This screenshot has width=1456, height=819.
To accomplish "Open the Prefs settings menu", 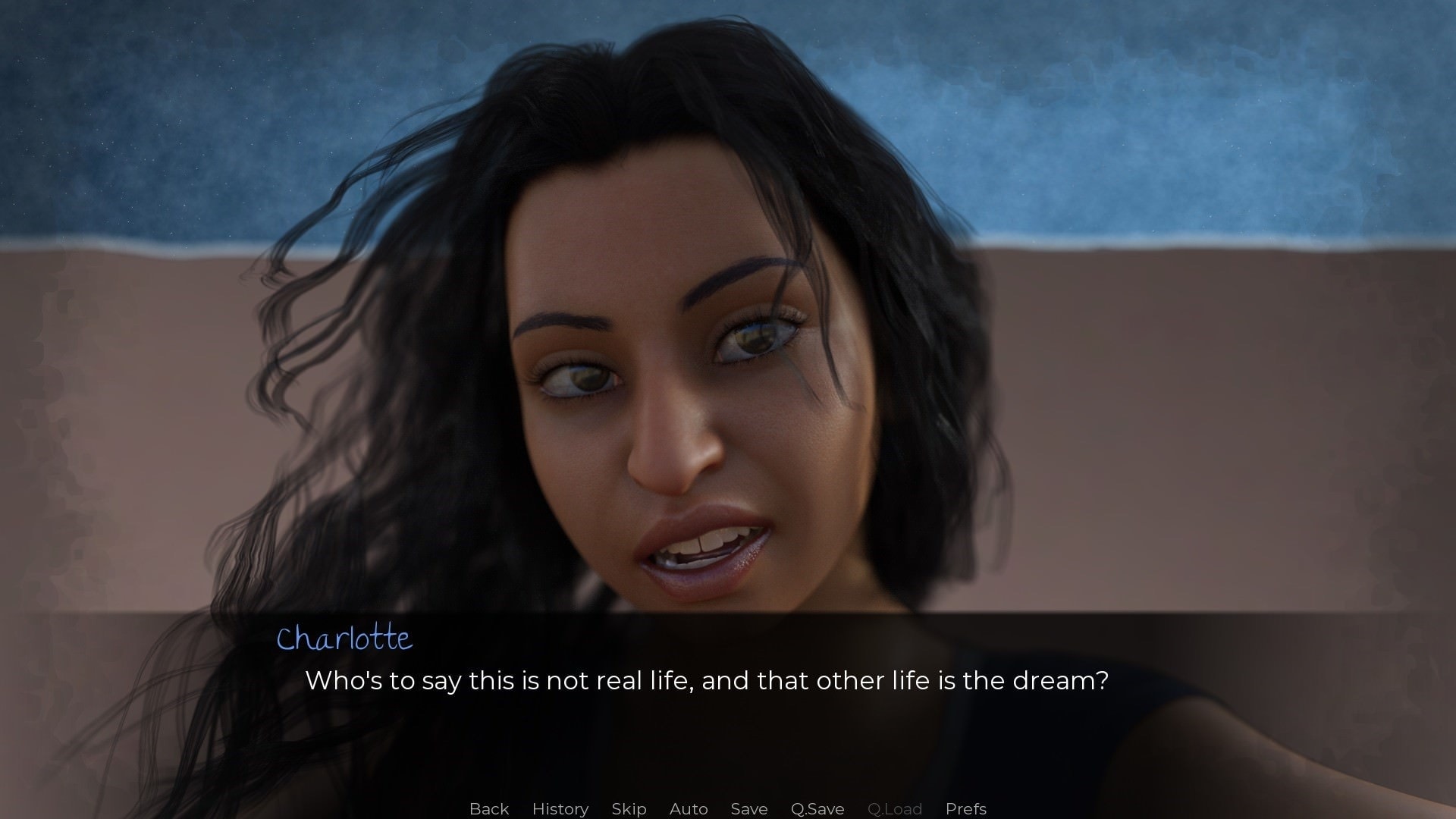I will pyautogui.click(x=965, y=808).
